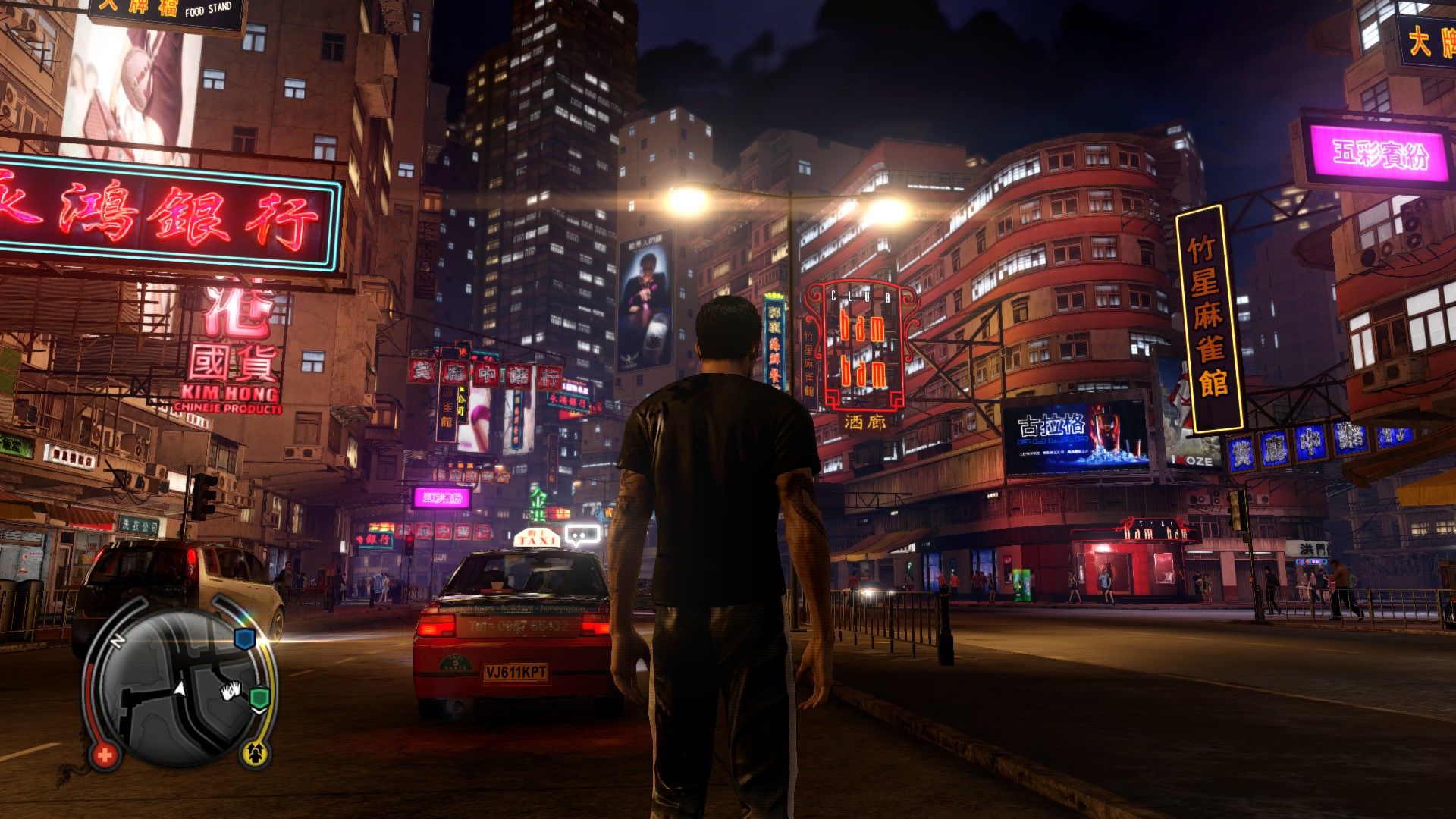Click the north compass indicator on minimap
The height and width of the screenshot is (819, 1456).
coord(117,642)
